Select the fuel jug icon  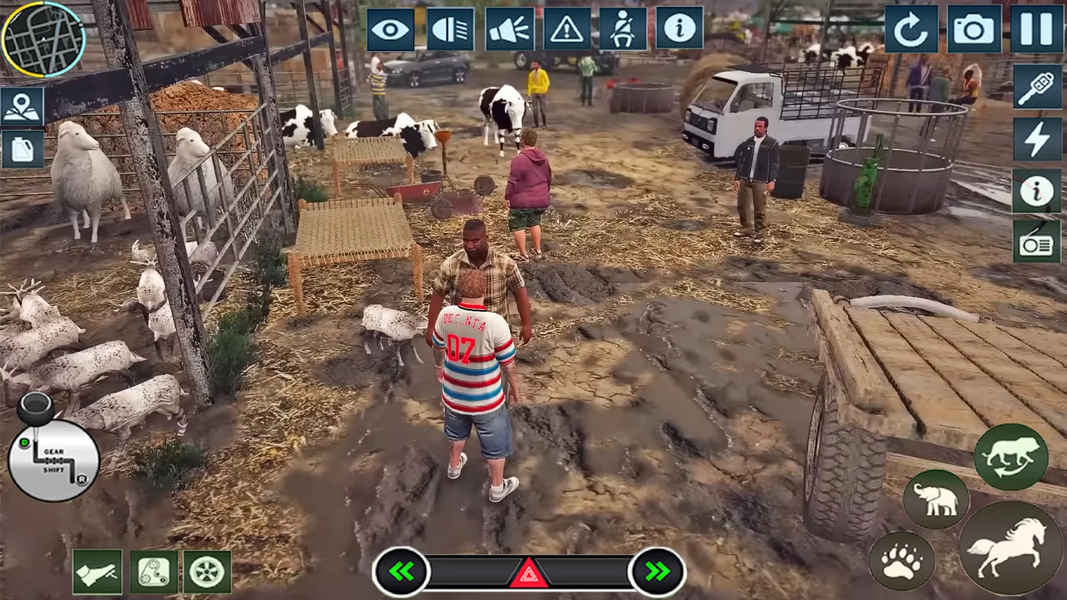coord(22,150)
